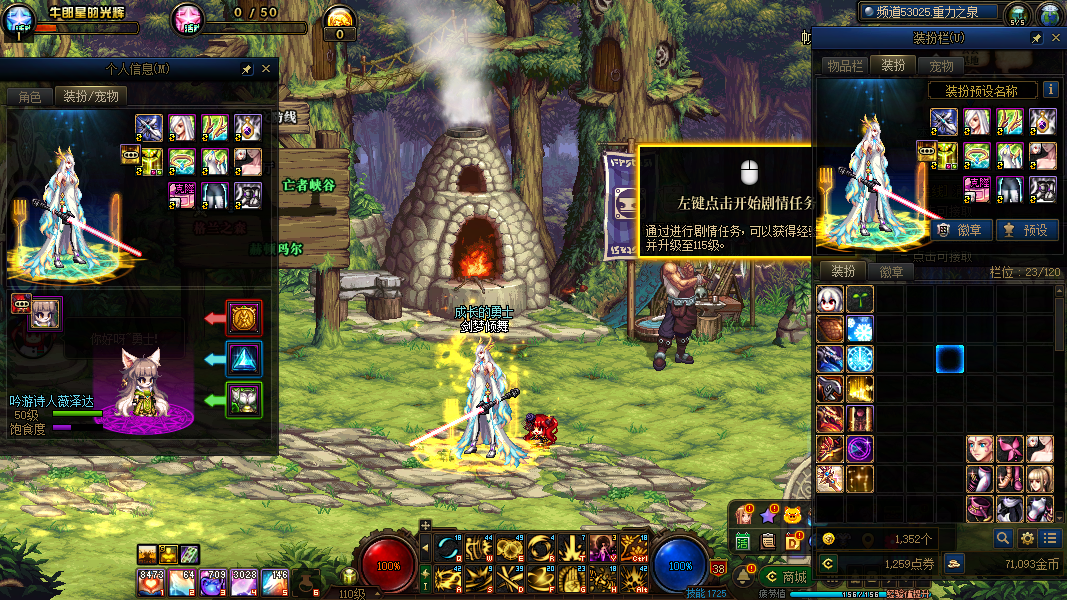This screenshot has height=600, width=1067.
Task: Click the notification bell icon
Action: (743, 576)
